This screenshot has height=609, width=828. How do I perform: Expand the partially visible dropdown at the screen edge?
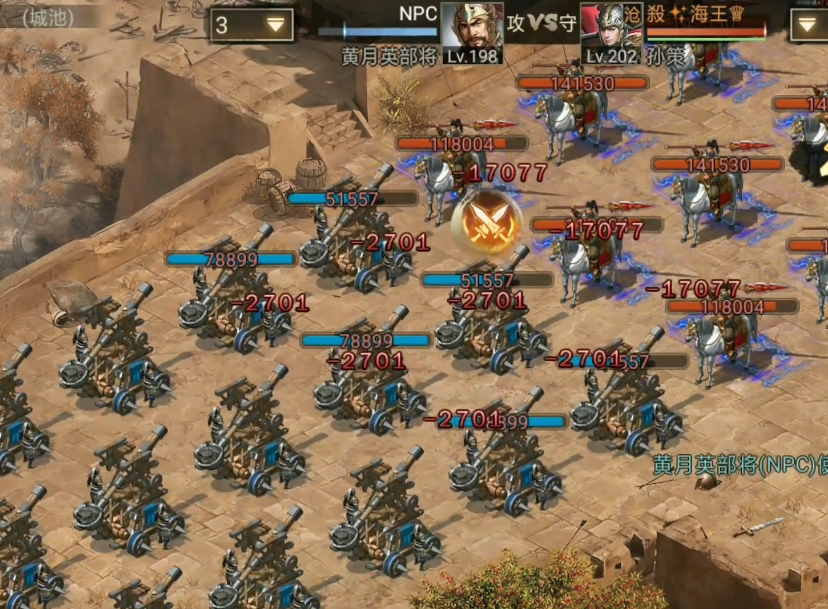[x=809, y=25]
